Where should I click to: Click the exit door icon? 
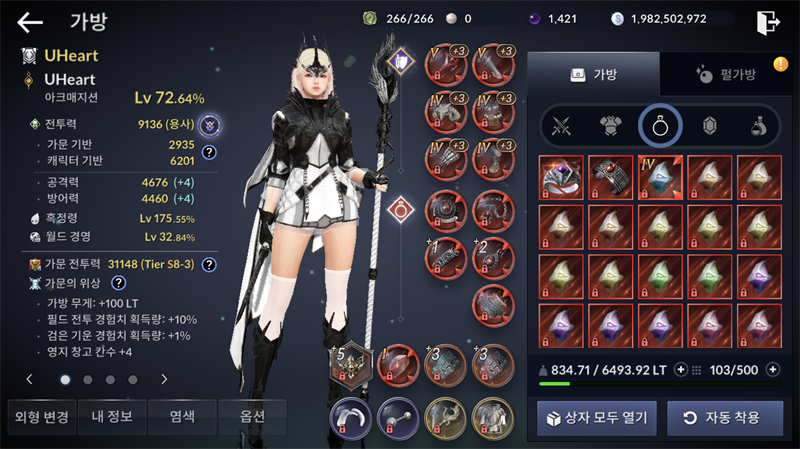pyautogui.click(x=768, y=22)
